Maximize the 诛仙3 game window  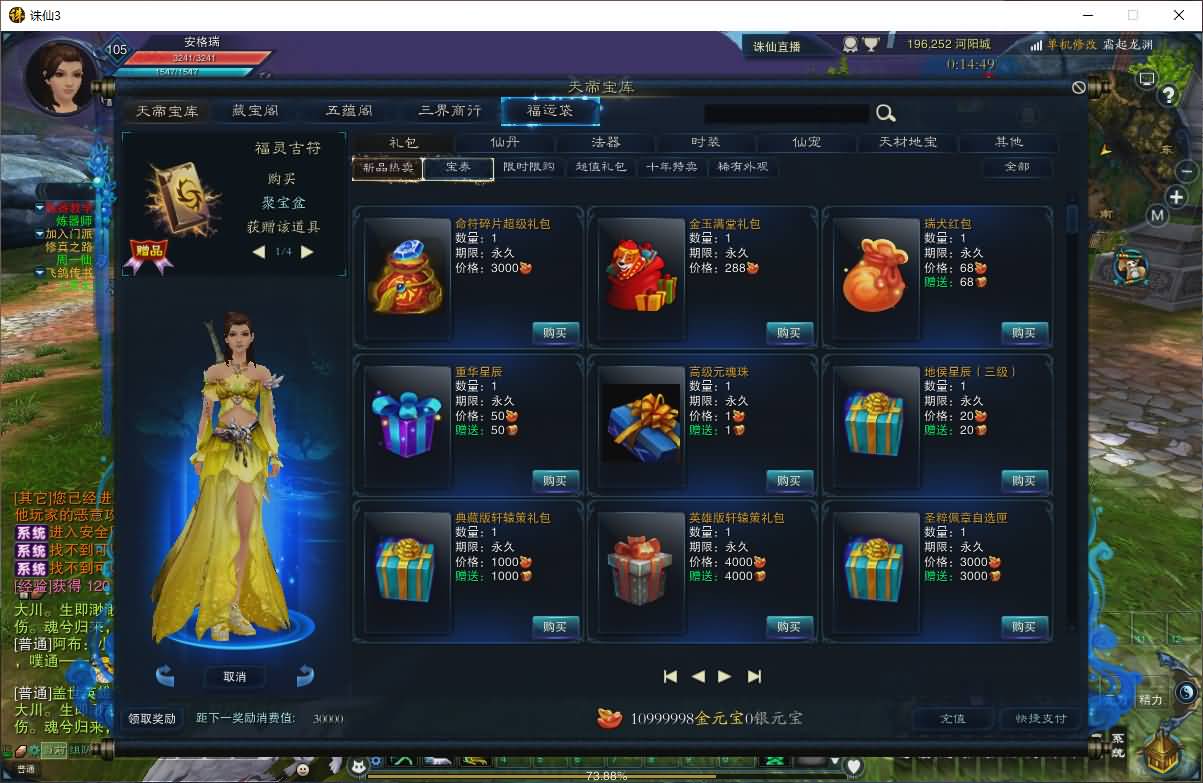[1133, 15]
